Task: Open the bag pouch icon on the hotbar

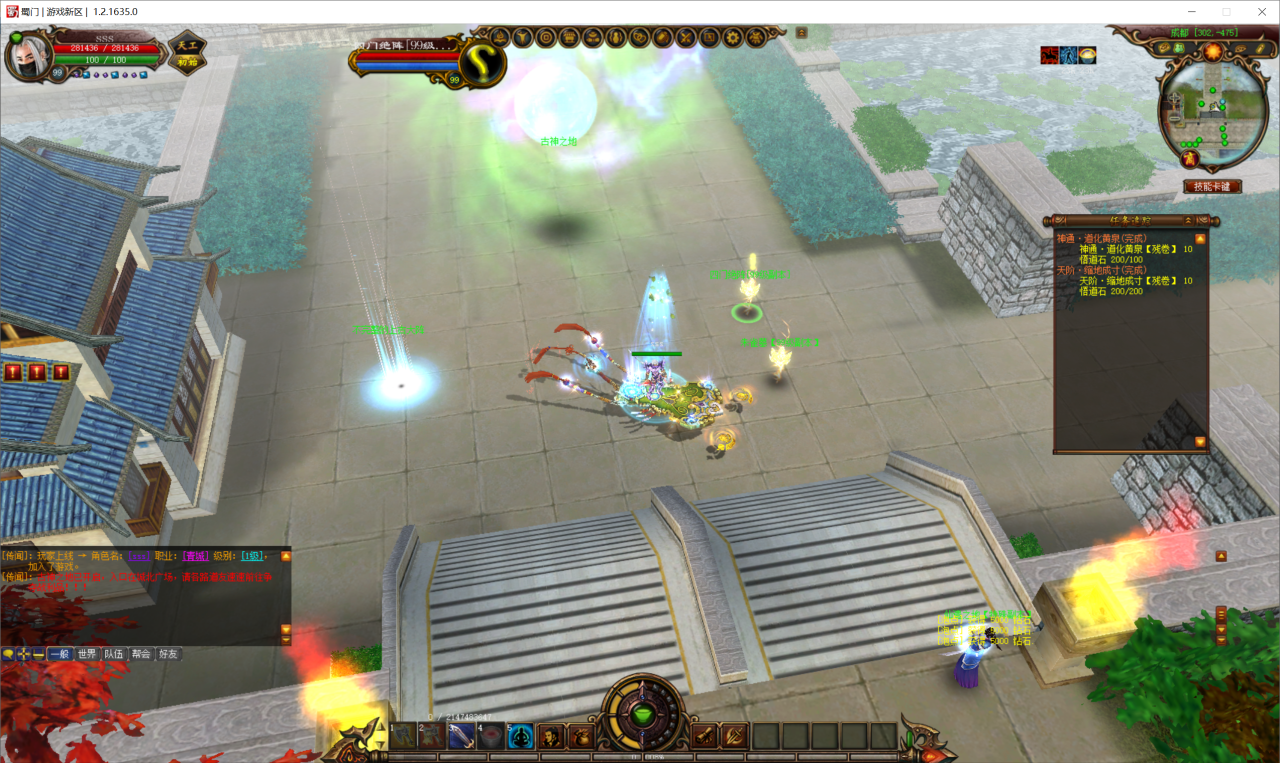Action: pyautogui.click(x=581, y=737)
